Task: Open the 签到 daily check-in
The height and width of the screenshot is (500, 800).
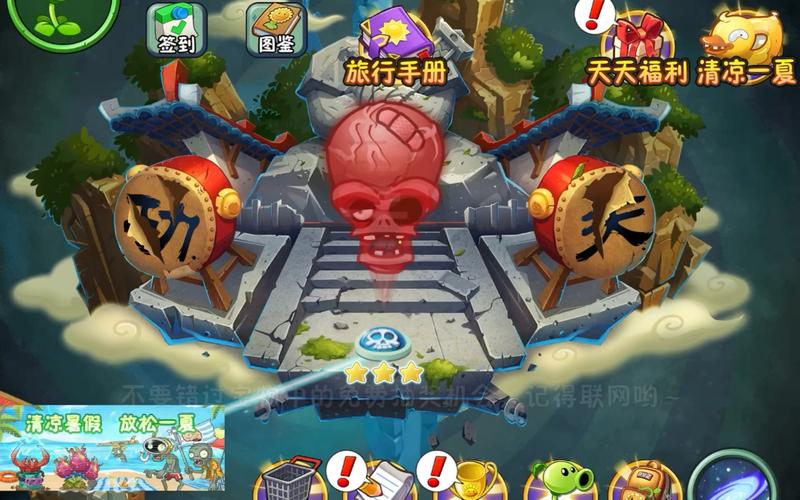Action: (x=176, y=30)
